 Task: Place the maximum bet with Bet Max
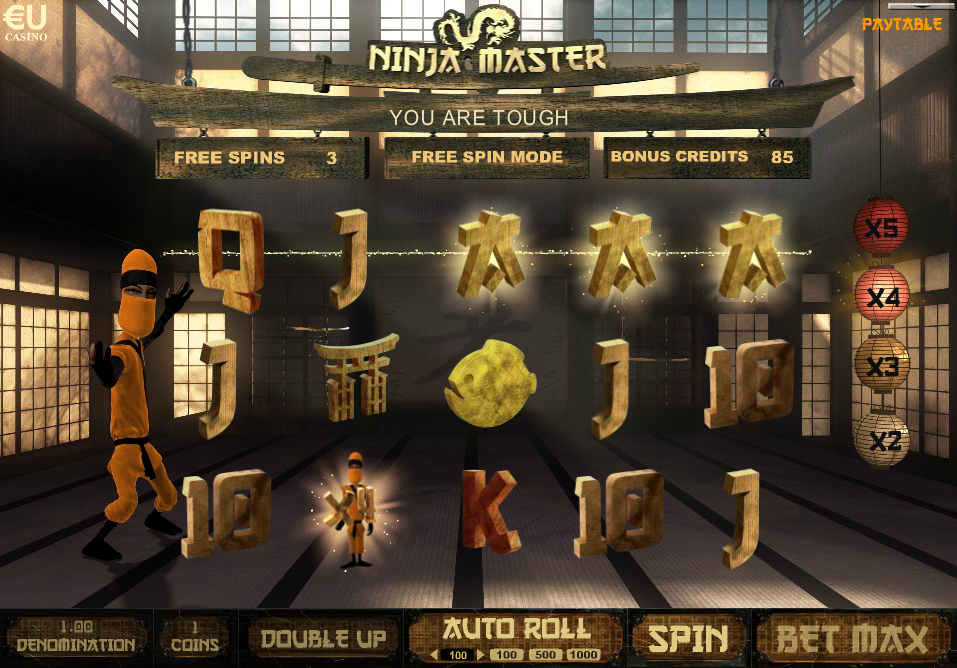pyautogui.click(x=853, y=638)
